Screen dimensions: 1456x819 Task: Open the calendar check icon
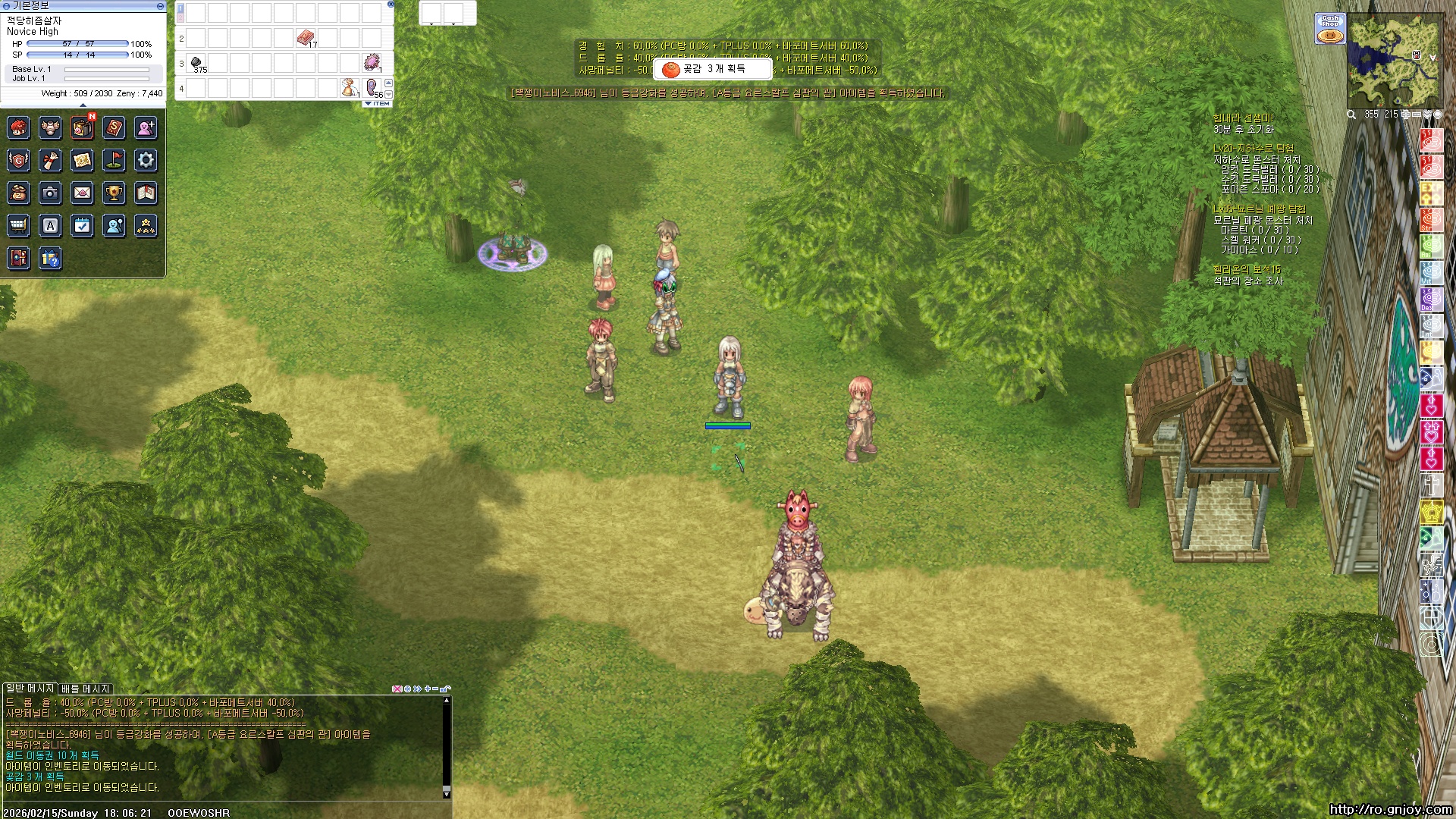click(82, 225)
